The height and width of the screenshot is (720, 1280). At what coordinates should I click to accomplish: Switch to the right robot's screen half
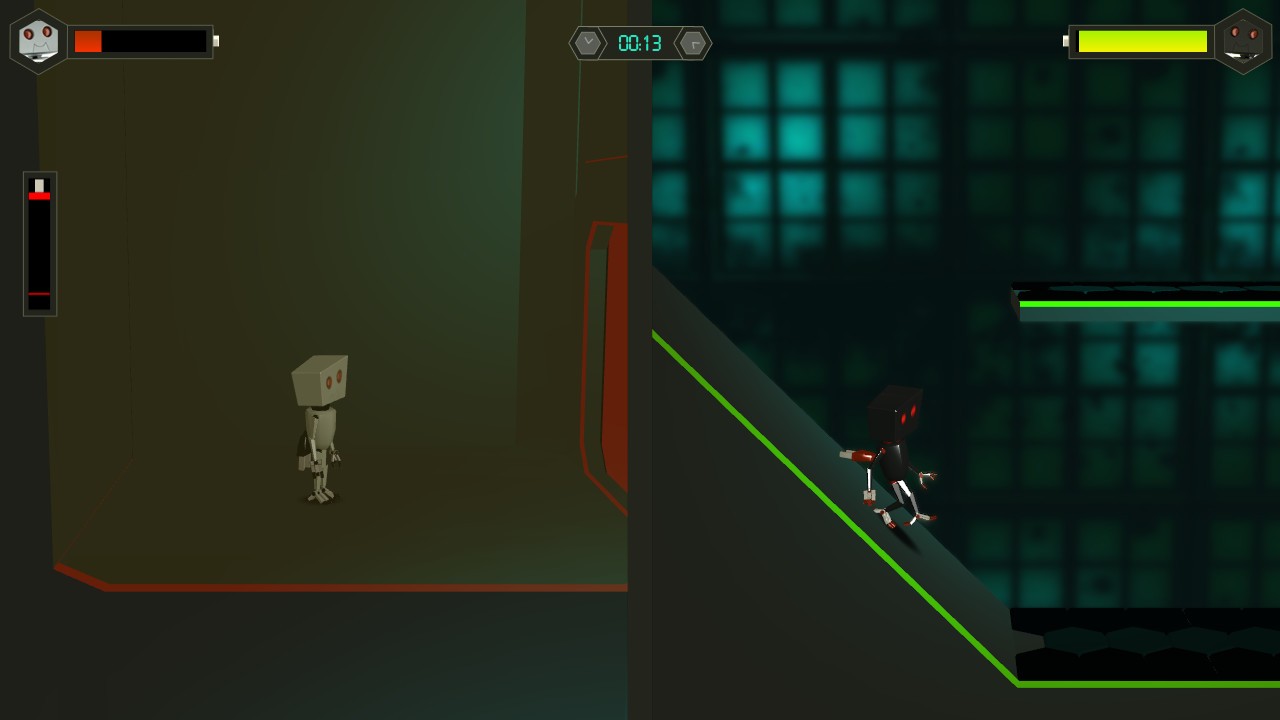pos(960,360)
